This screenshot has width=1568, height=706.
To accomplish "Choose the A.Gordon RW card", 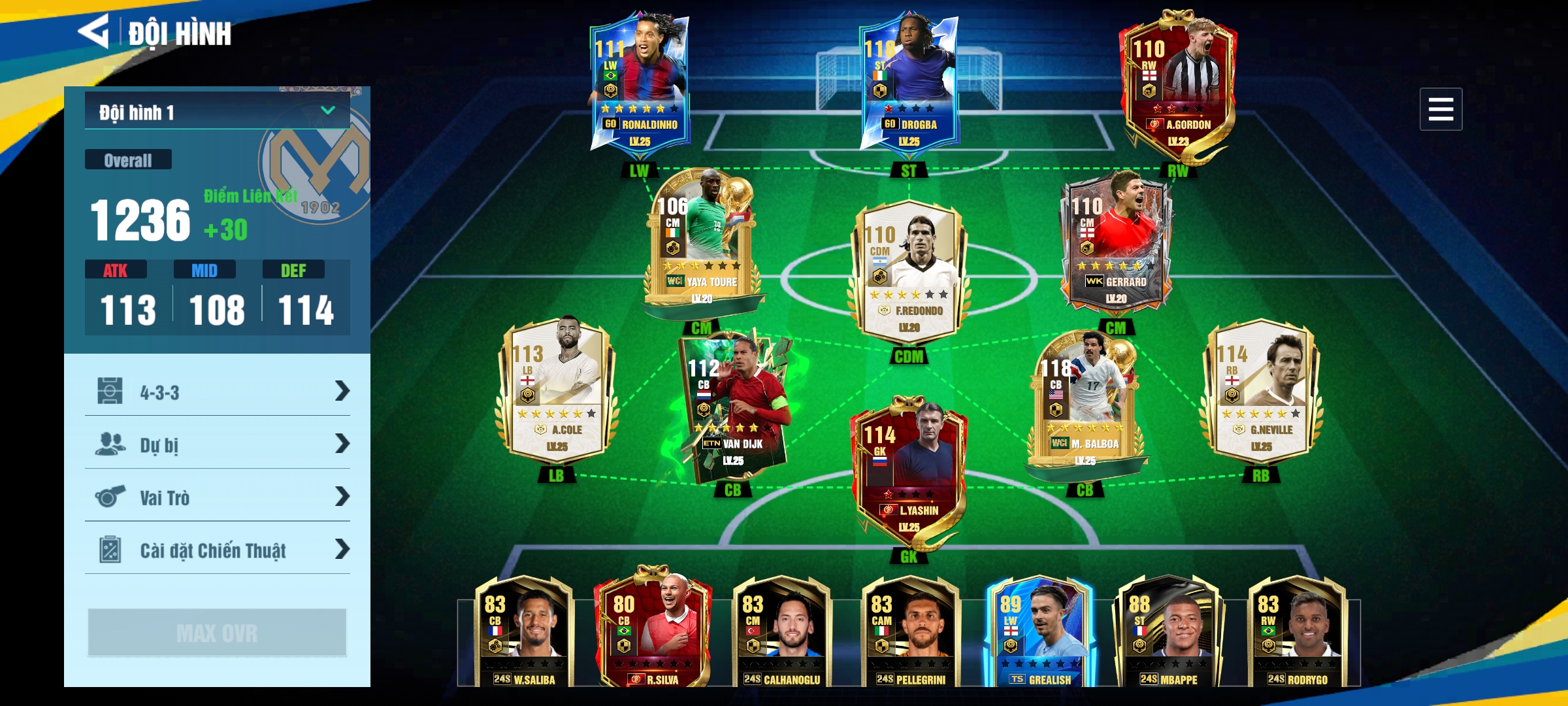I will (x=1177, y=82).
